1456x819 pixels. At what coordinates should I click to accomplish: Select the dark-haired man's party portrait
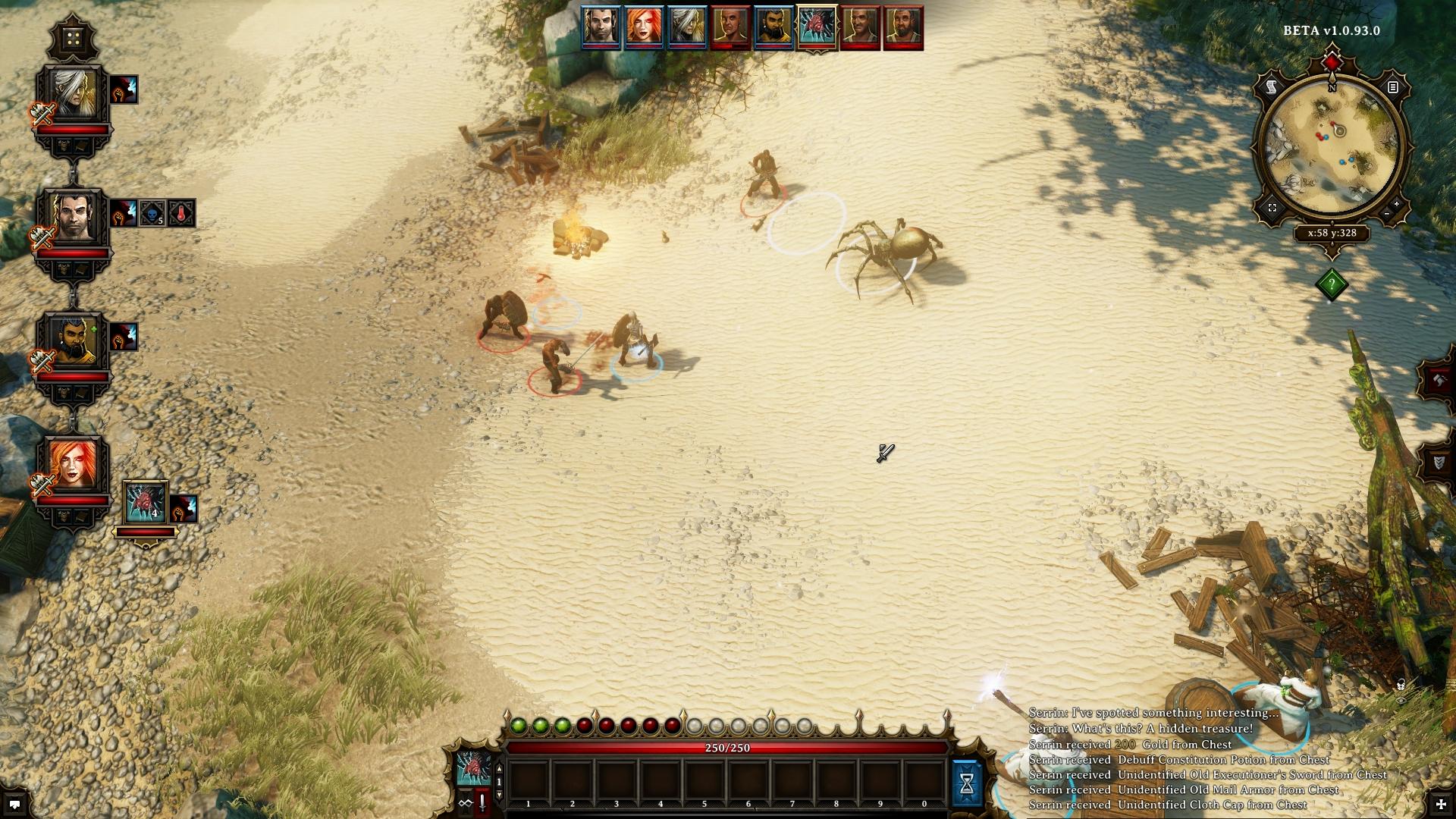click(x=74, y=218)
